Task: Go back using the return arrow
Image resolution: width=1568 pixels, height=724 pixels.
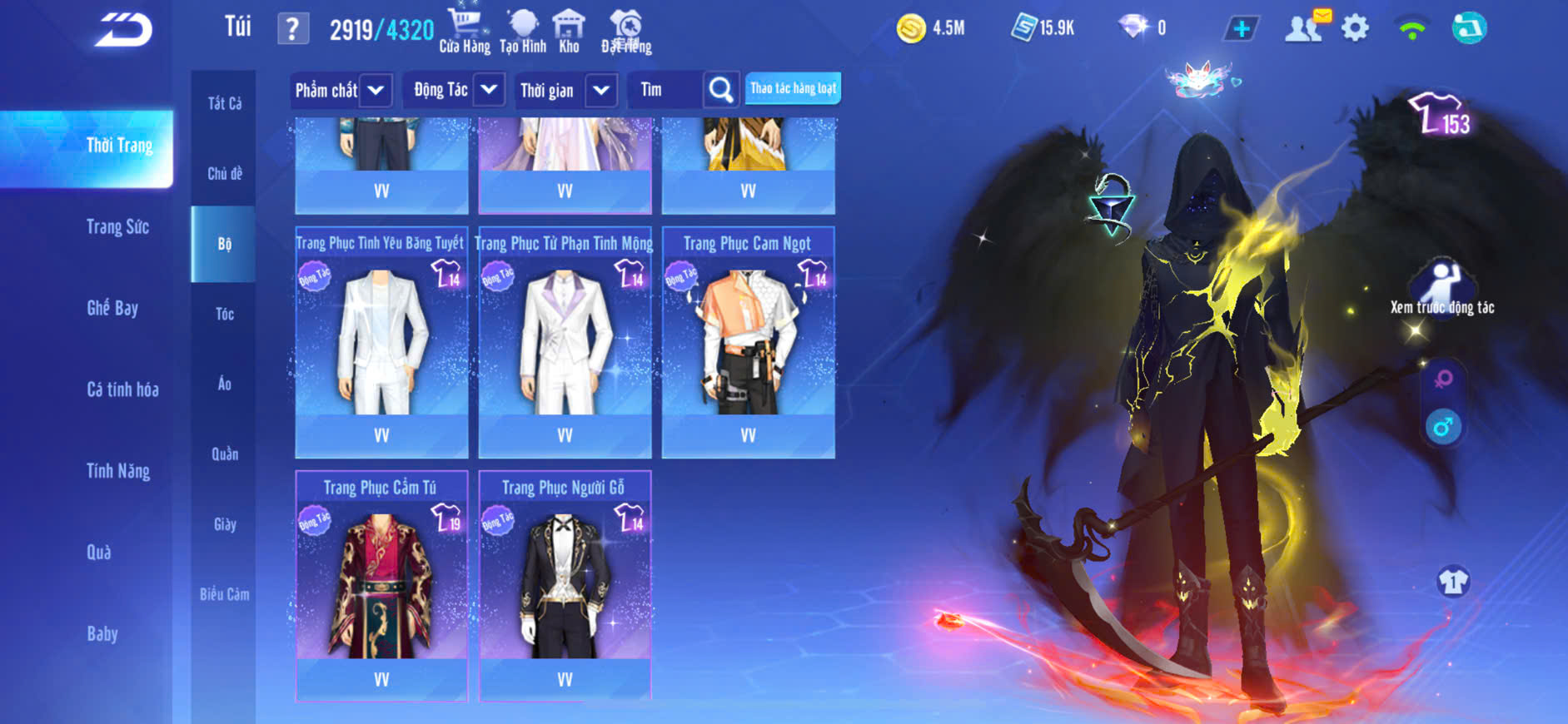Action: click(x=123, y=30)
